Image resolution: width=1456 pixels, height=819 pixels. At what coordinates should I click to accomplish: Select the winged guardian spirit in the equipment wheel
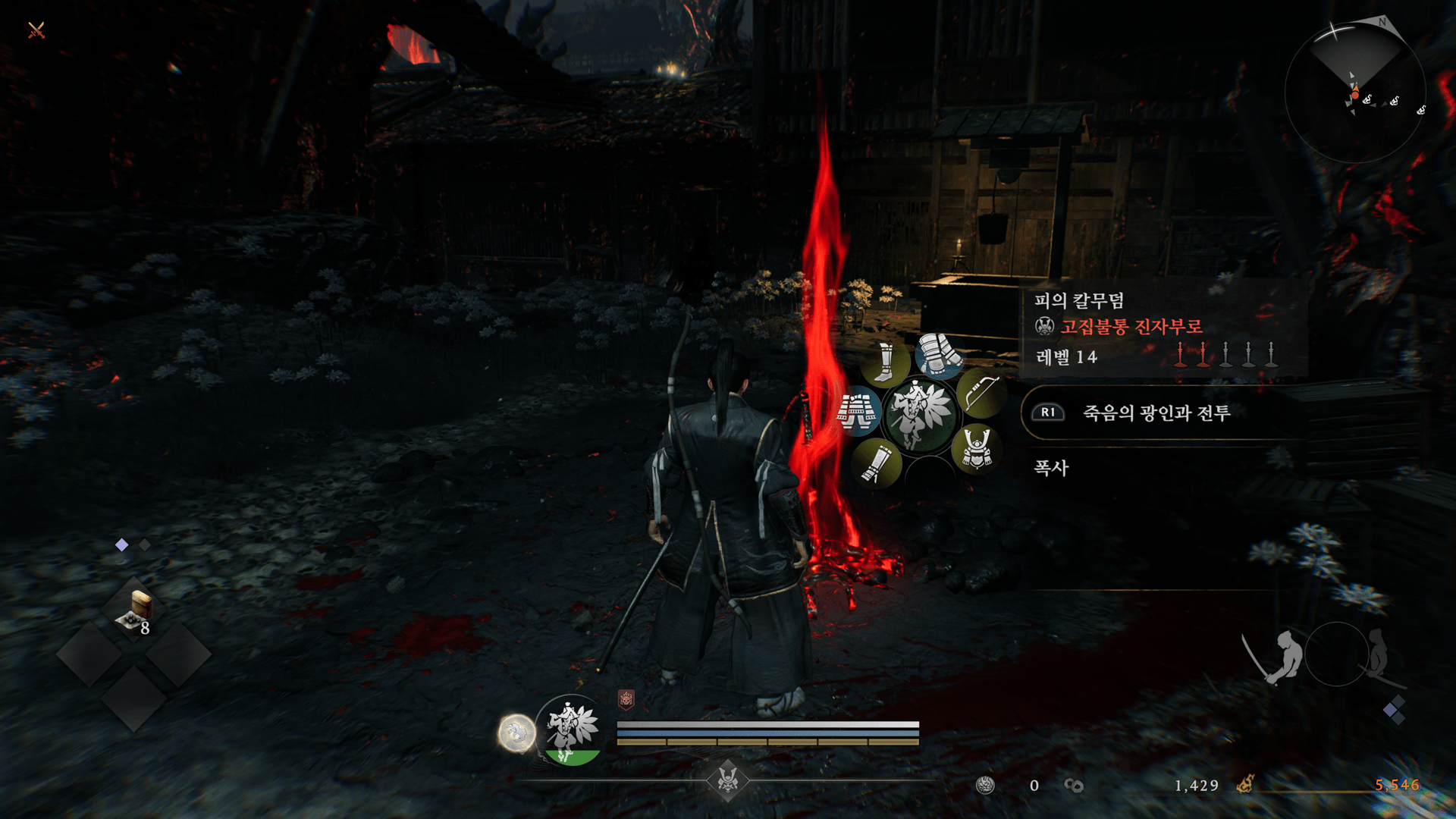click(921, 414)
